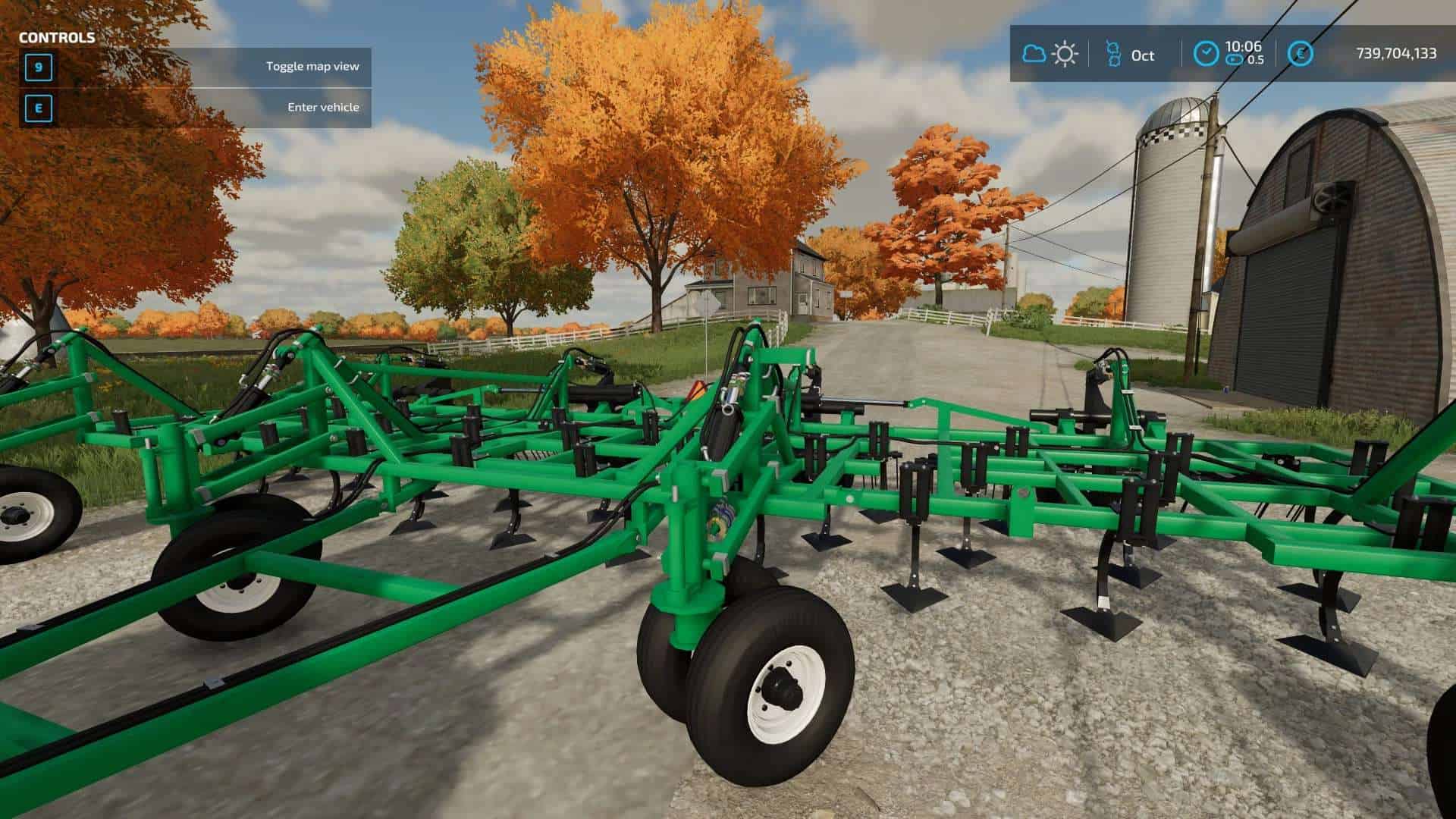Click the "9" keybind badge in Controls
Image resolution: width=1456 pixels, height=819 pixels.
(37, 67)
